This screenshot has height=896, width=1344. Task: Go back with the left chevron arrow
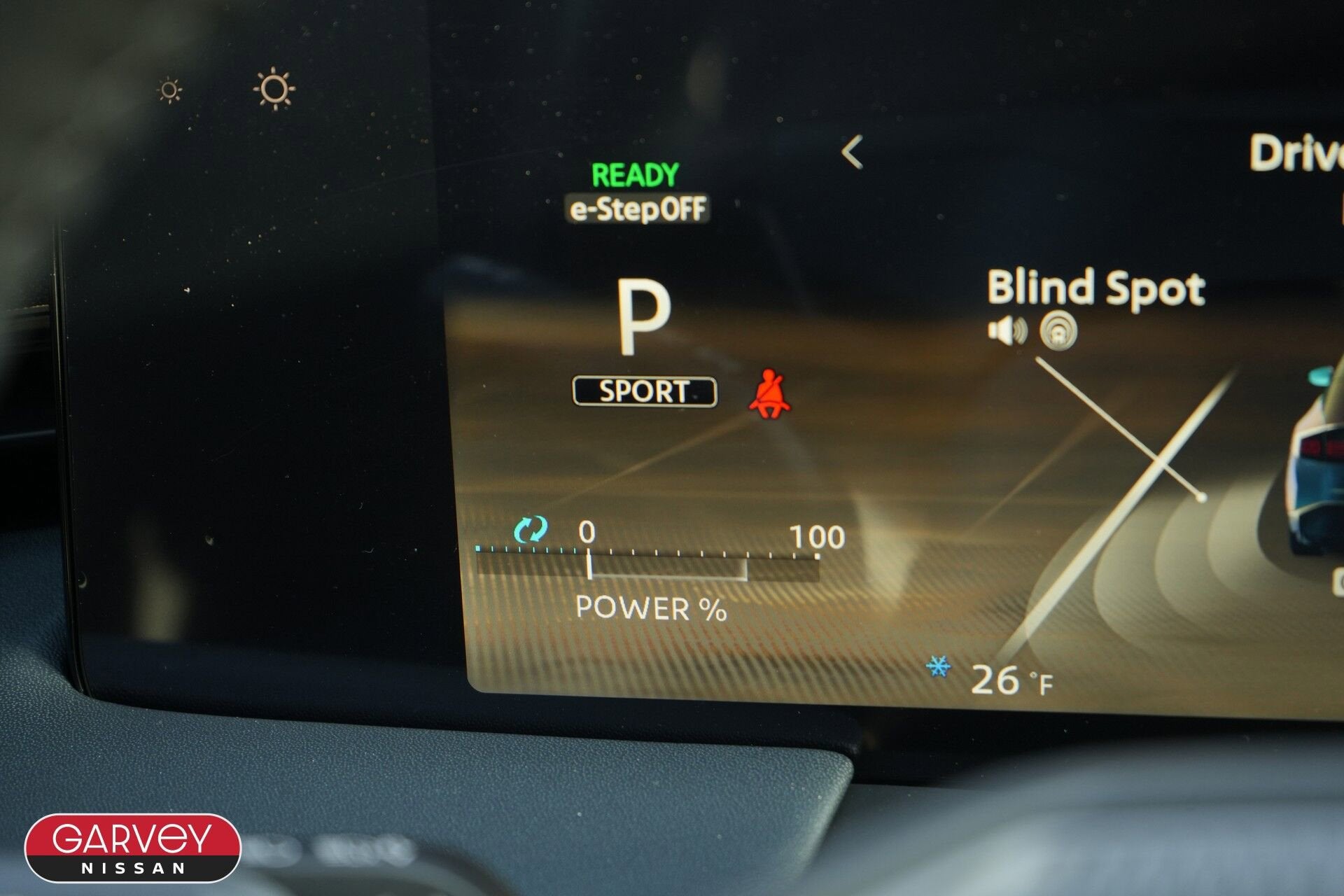click(852, 152)
